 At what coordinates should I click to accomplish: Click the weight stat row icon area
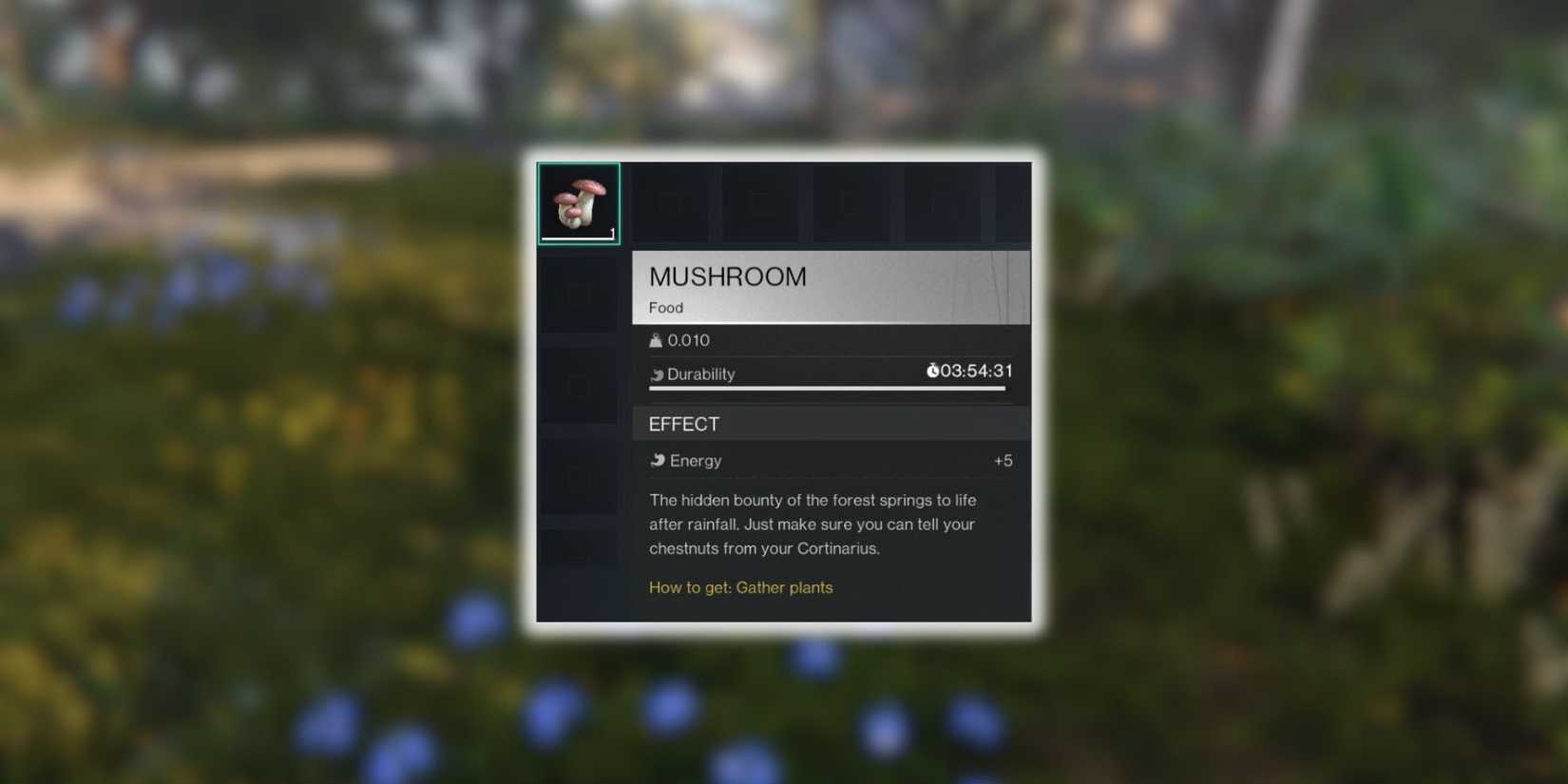[656, 339]
